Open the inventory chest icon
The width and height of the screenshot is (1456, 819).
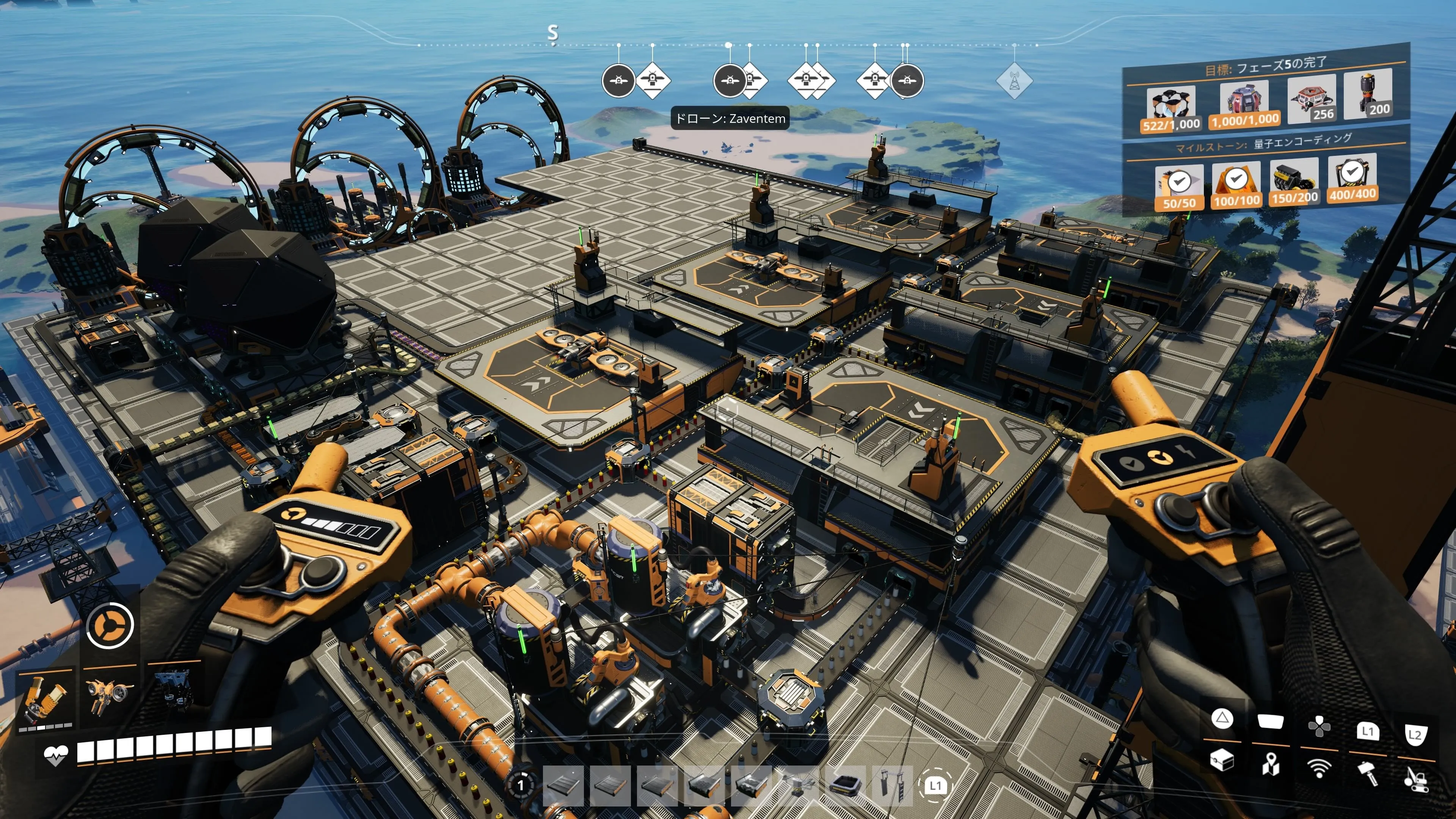coord(1221,759)
